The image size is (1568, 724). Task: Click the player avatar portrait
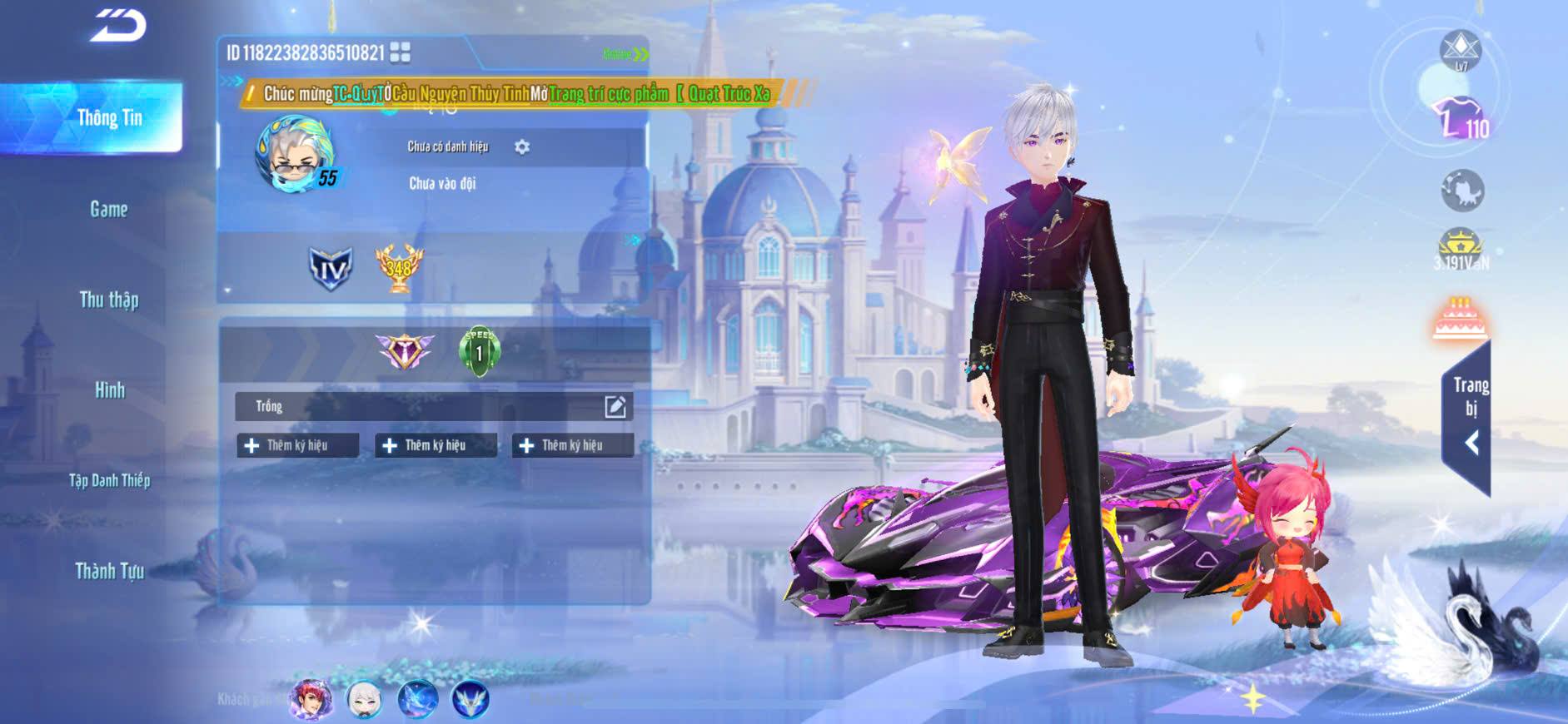(x=295, y=155)
